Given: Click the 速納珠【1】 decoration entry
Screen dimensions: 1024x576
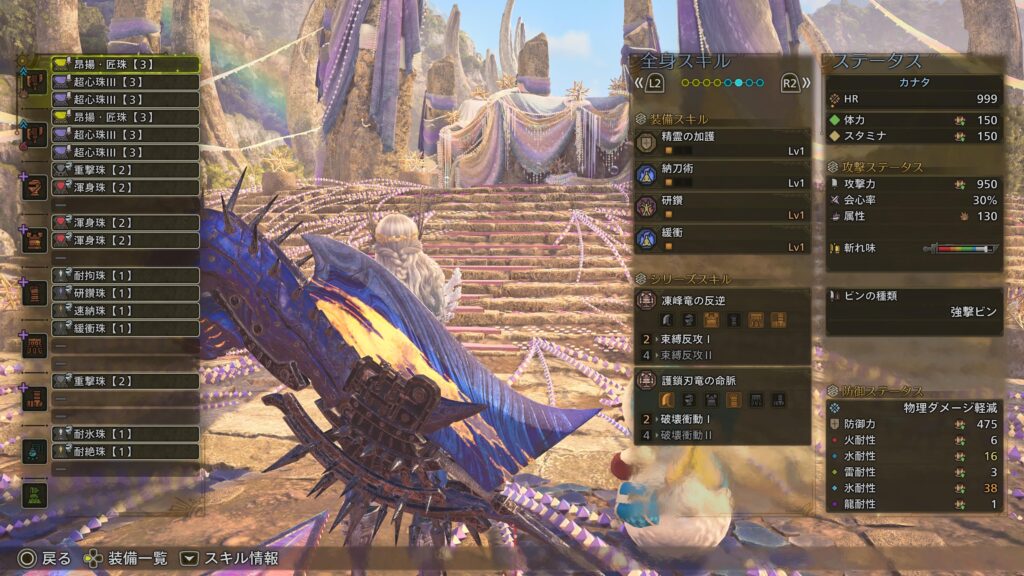Looking at the screenshot, I should click(124, 311).
